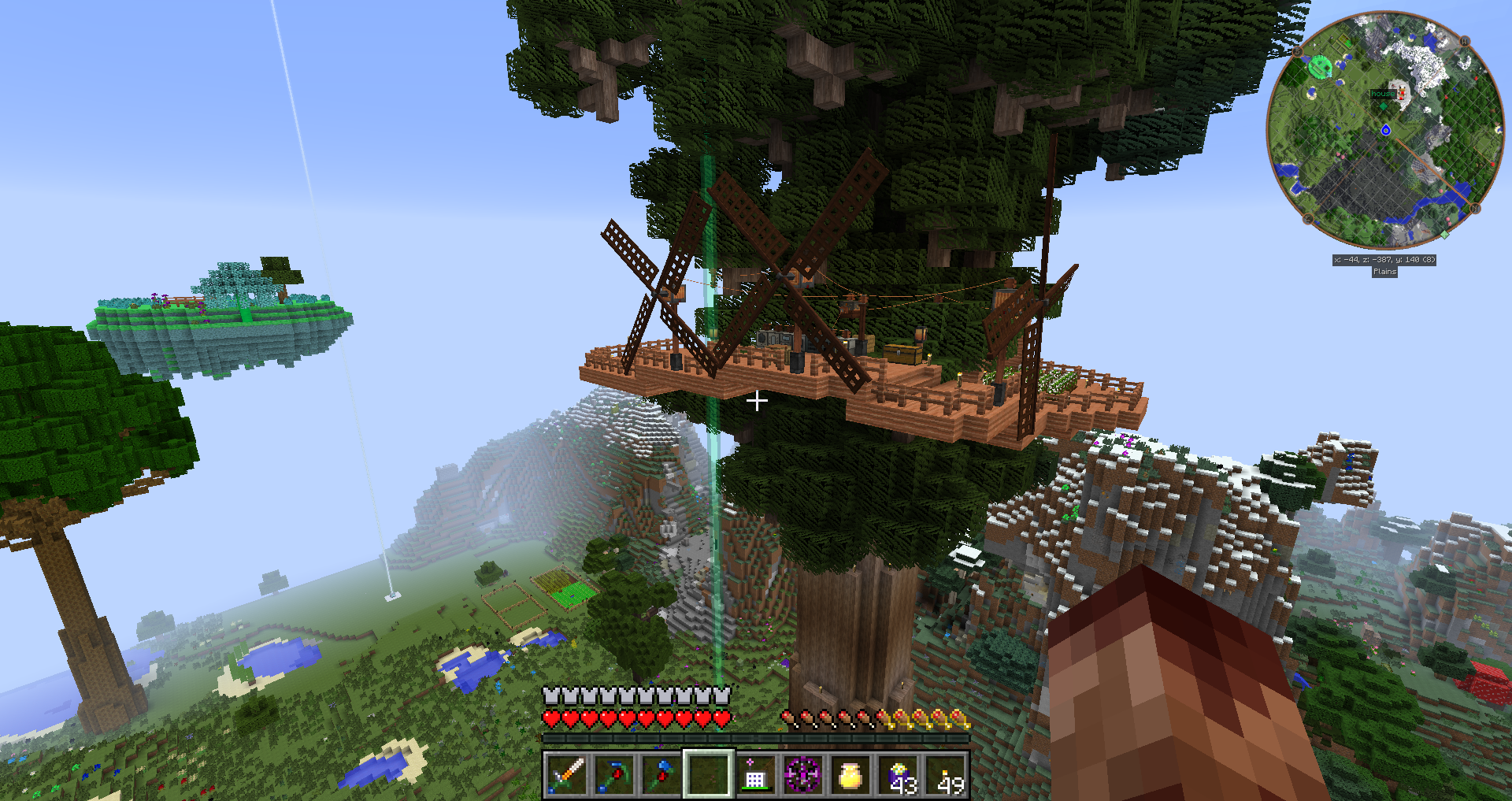Click the minimap's W compass marker
The width and height of the screenshot is (1512, 801).
1465,41
